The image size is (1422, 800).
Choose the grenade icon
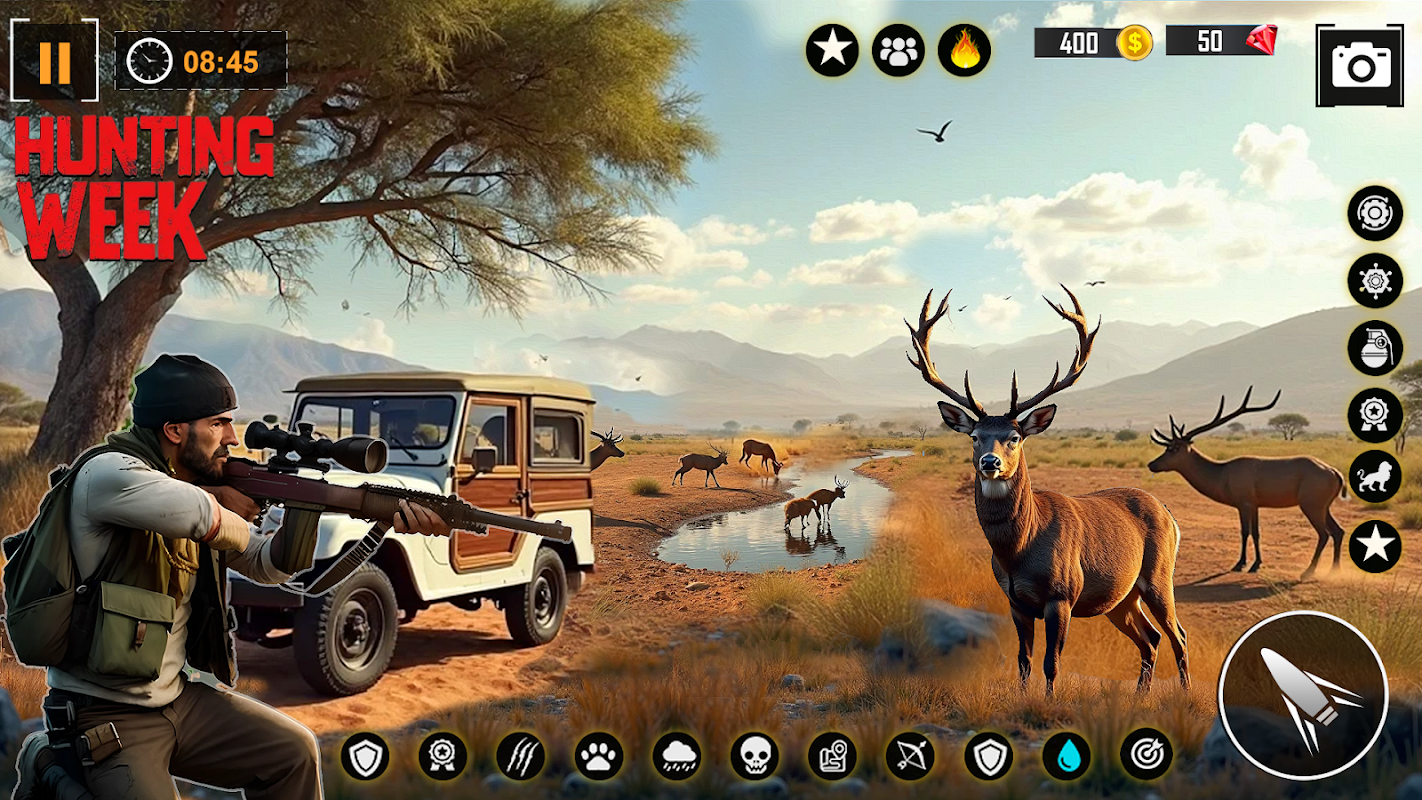(1375, 348)
